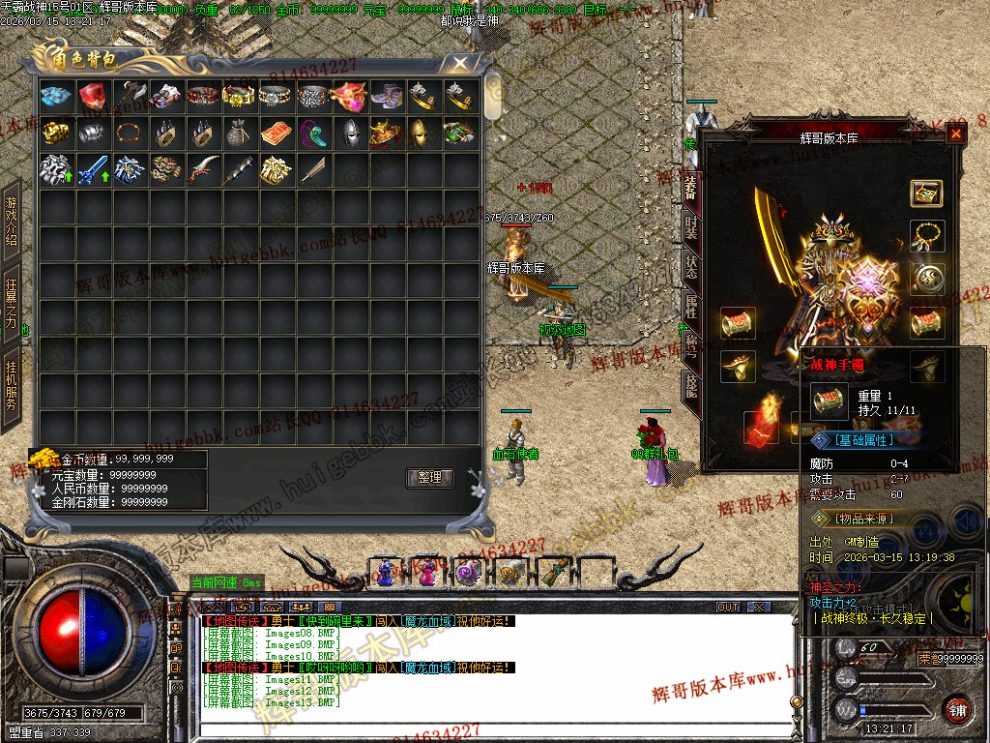Select the equipped necklace slot
990x743 pixels.
928,236
